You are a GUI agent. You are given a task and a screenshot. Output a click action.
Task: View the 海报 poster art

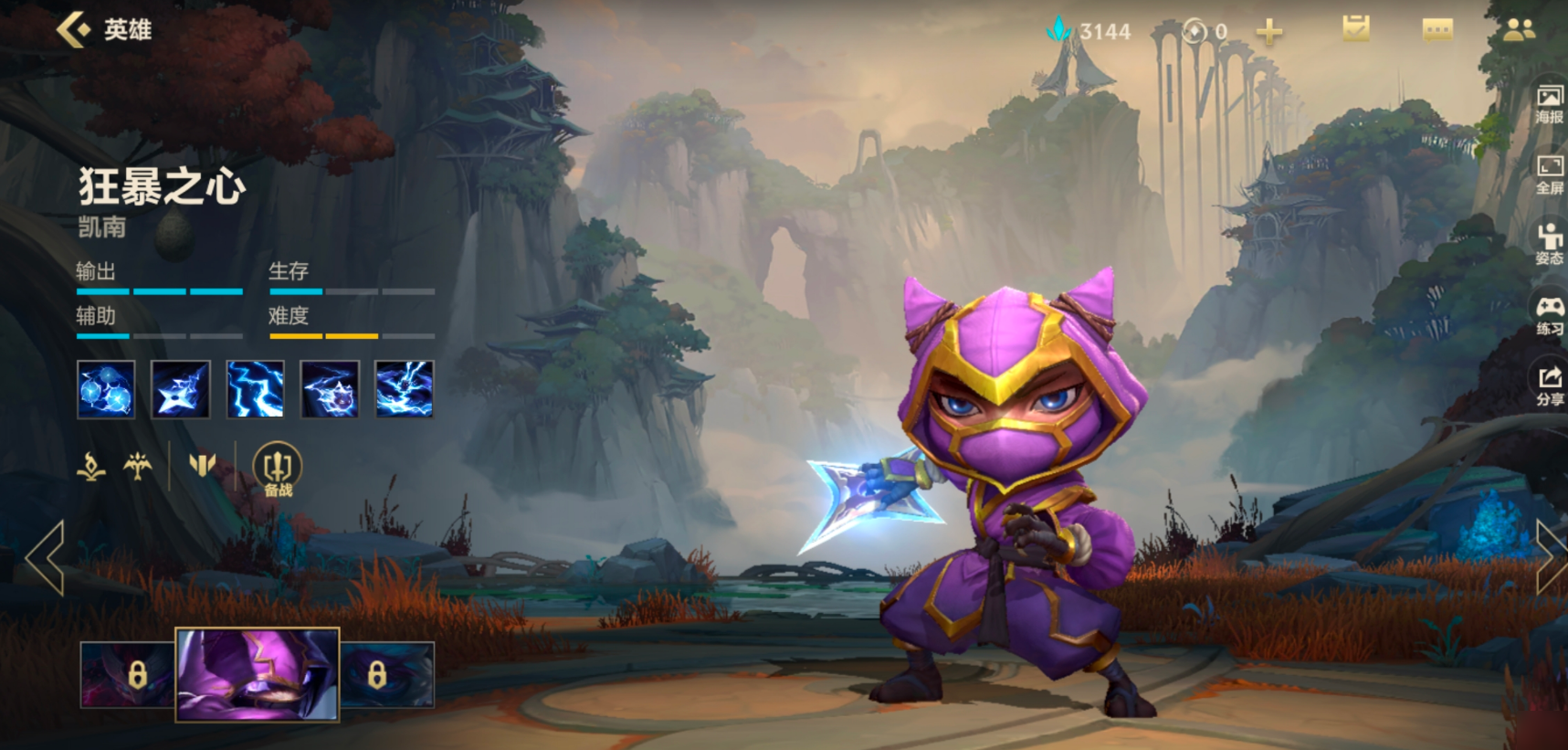point(1549,104)
